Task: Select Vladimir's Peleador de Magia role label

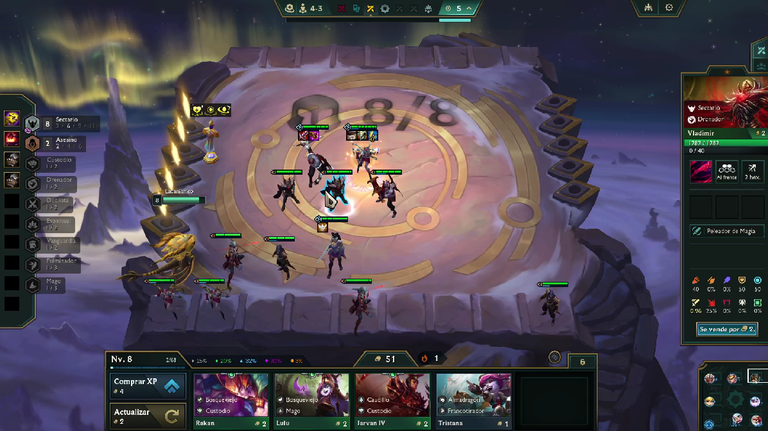Action: [x=727, y=231]
